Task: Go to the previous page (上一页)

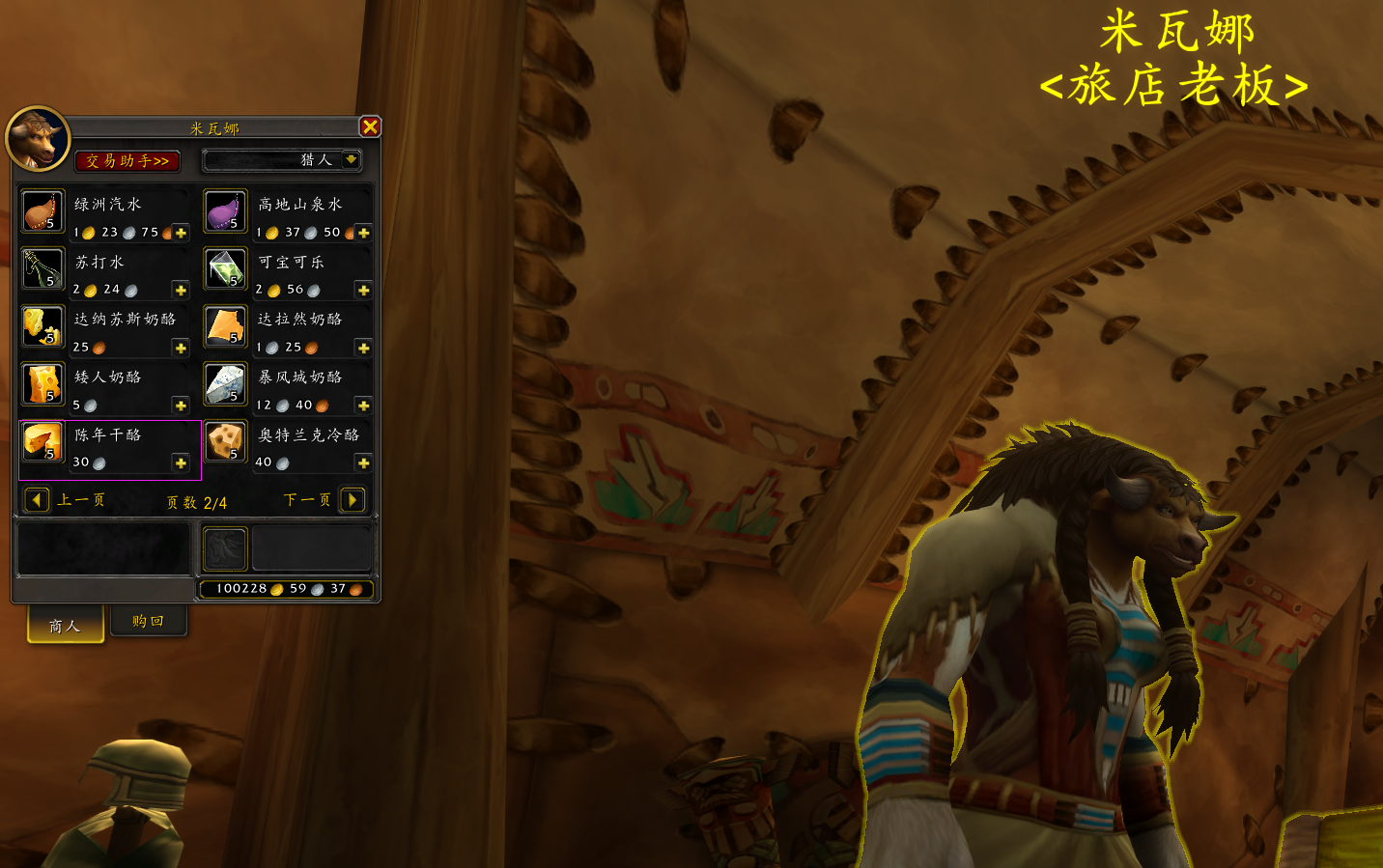Action: [37, 499]
